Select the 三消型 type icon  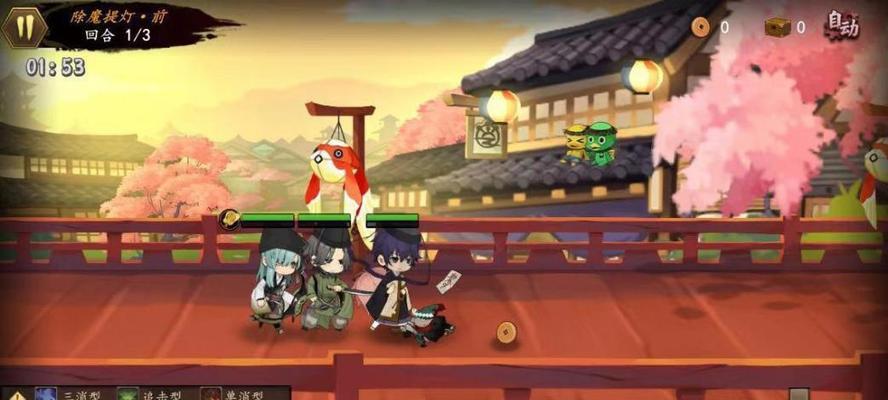pyautogui.click(x=46, y=395)
